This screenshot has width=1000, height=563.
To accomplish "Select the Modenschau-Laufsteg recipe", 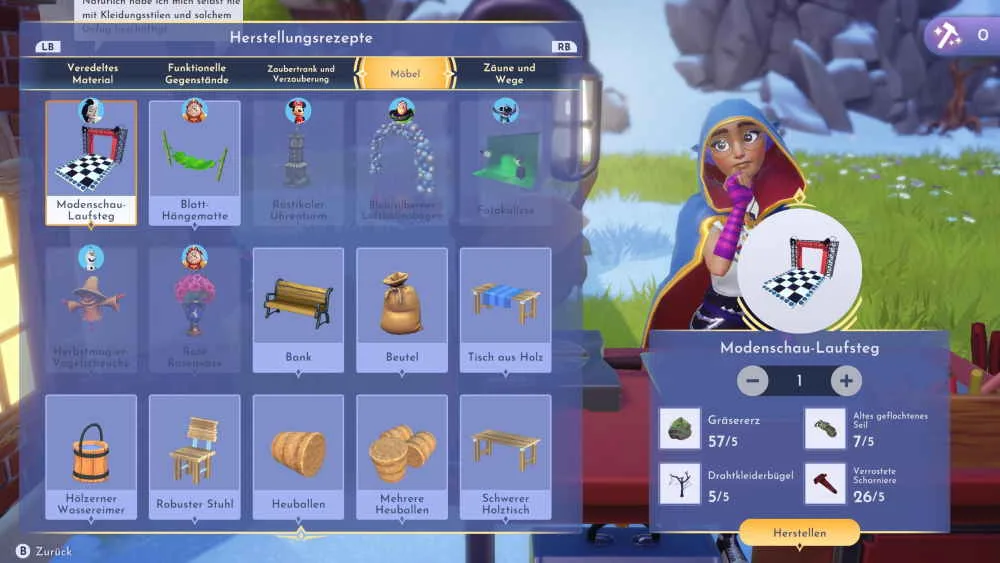I will click(91, 163).
